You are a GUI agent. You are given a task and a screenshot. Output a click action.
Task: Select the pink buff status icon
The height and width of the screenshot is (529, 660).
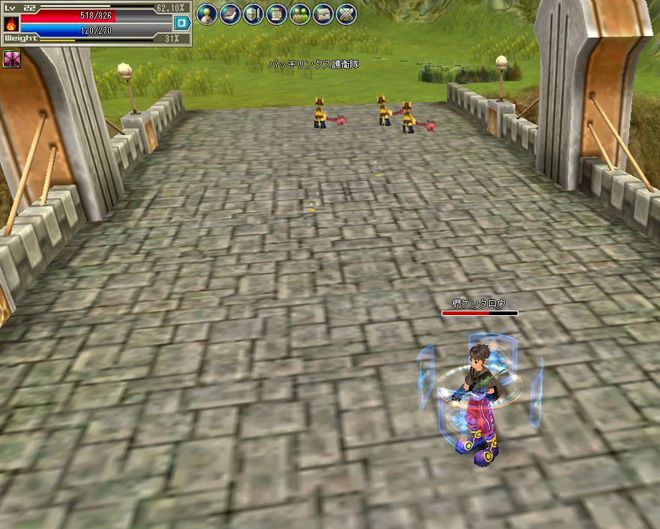12,60
